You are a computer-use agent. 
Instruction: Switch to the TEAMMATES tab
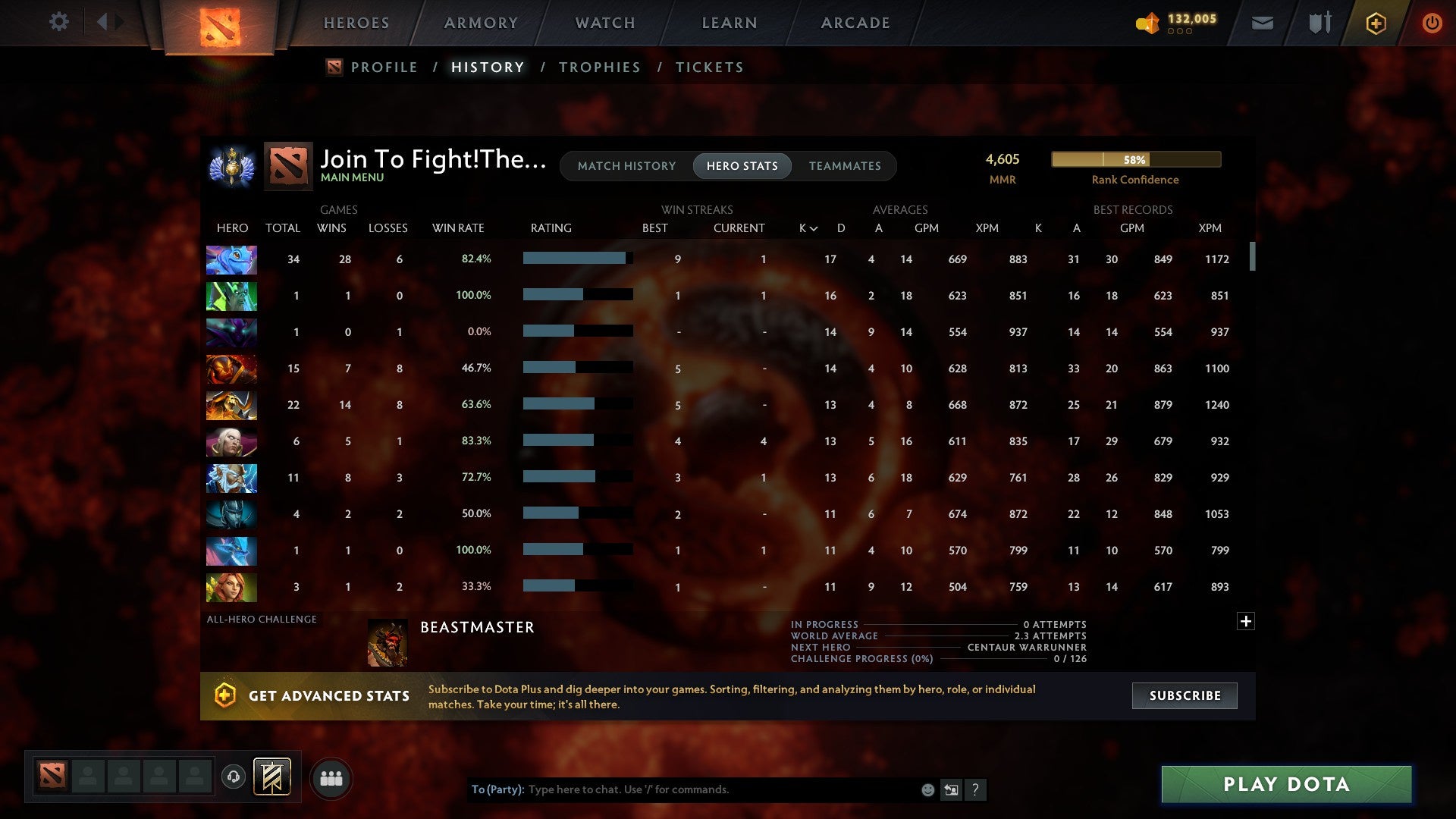845,165
